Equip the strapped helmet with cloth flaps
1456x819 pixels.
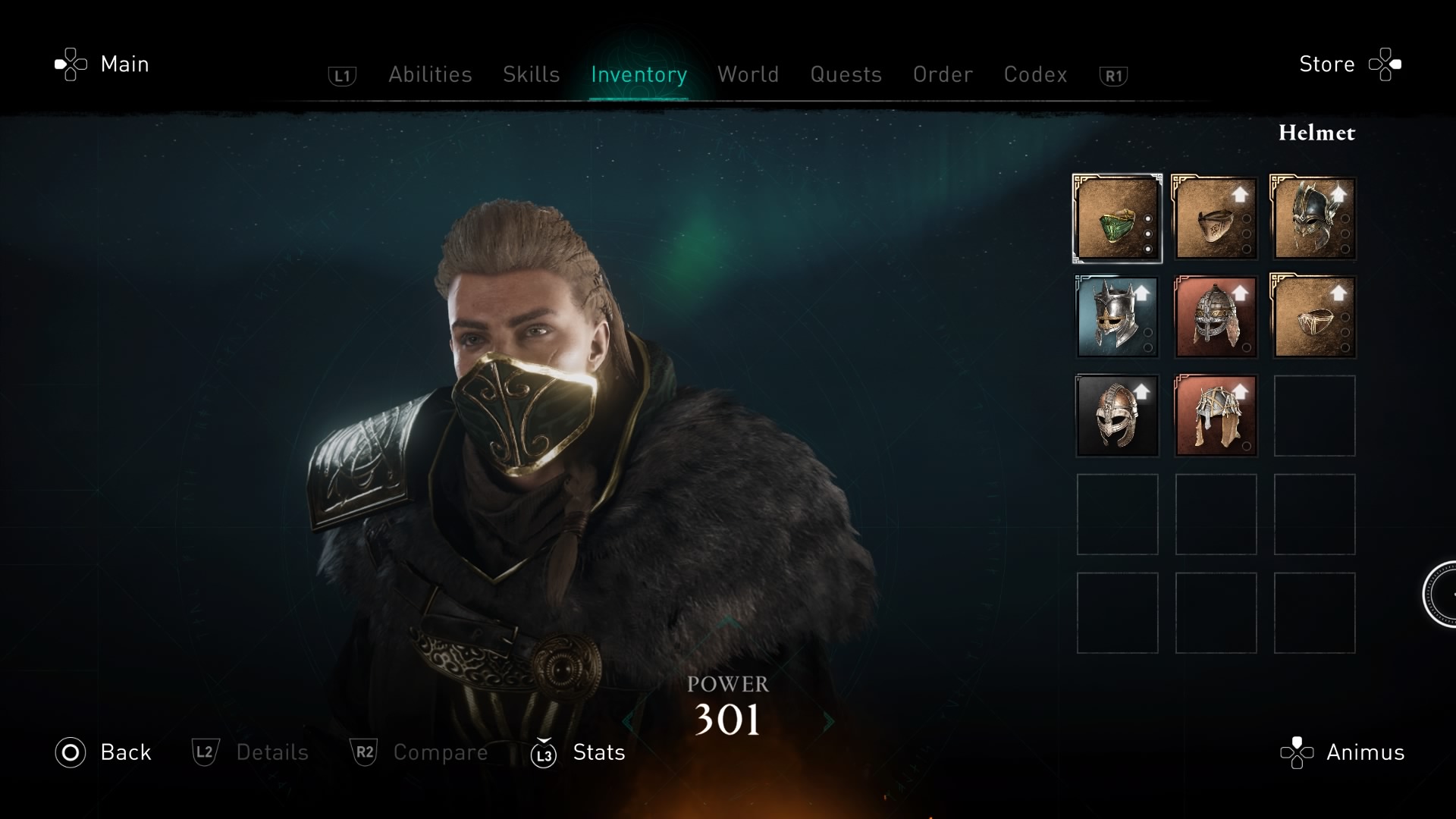[1216, 416]
